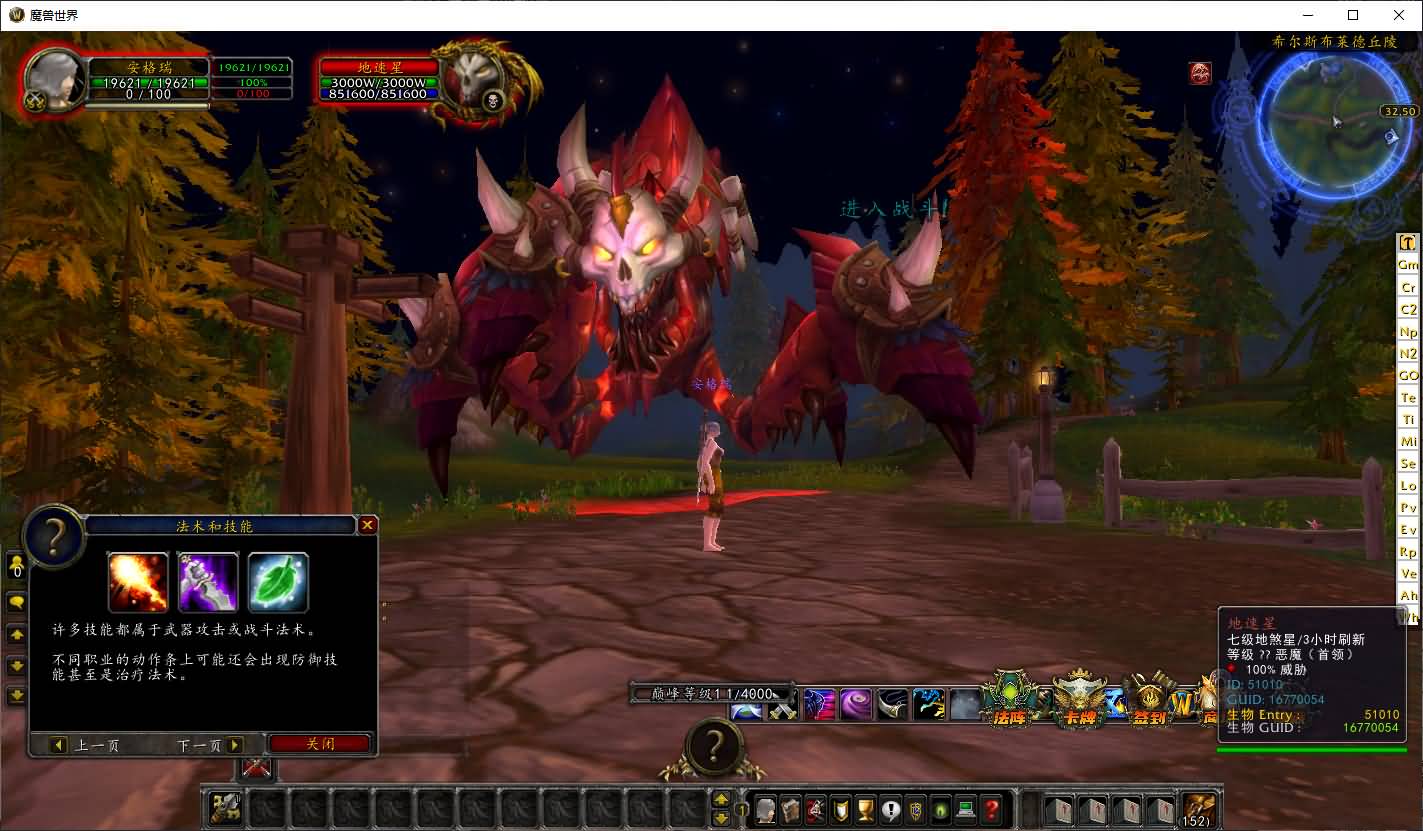Screen dimensions: 1423x831
Task: Click the large question mark tutorial button
Action: click(713, 747)
